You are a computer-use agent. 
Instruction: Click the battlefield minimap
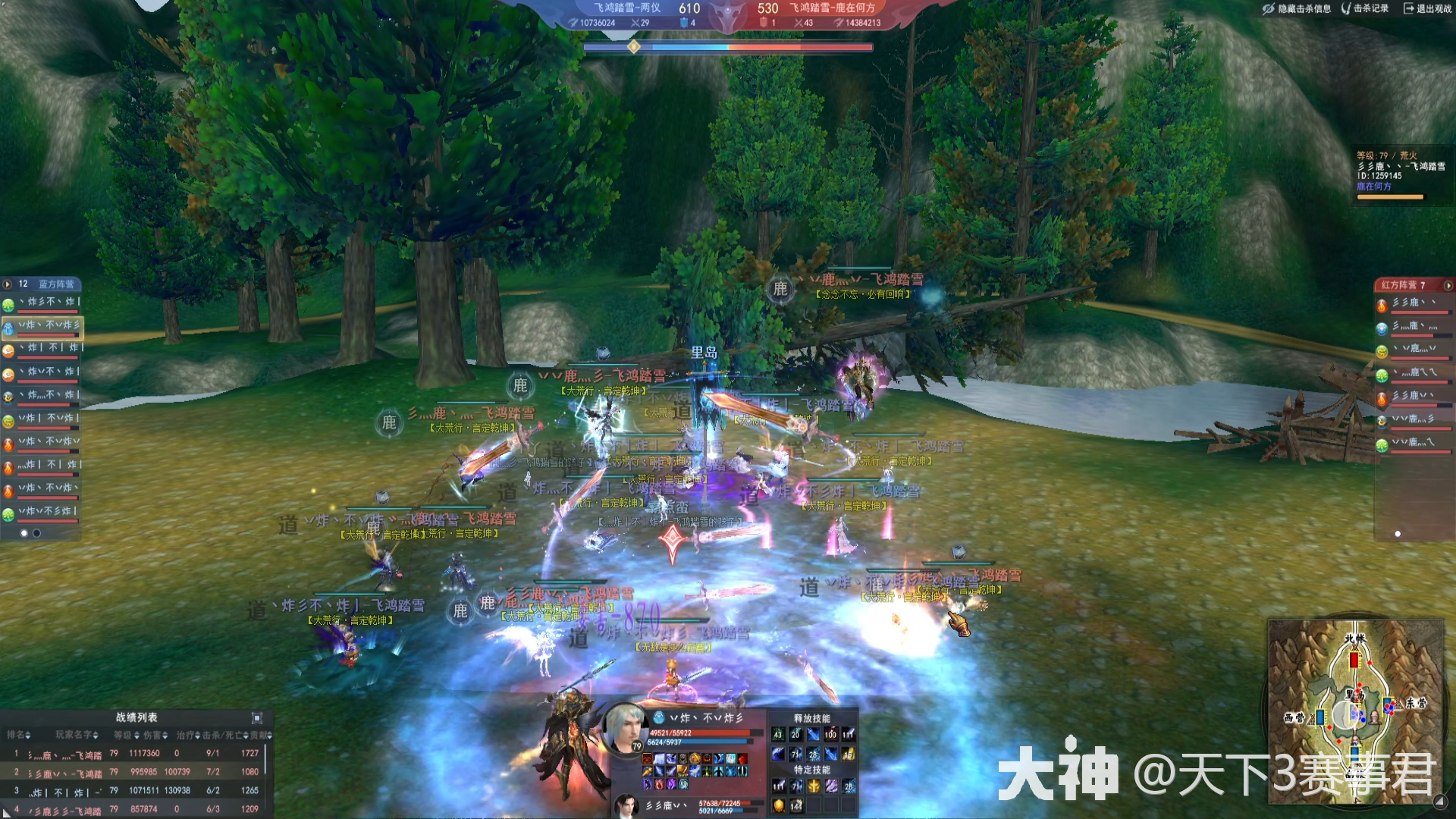click(1354, 710)
